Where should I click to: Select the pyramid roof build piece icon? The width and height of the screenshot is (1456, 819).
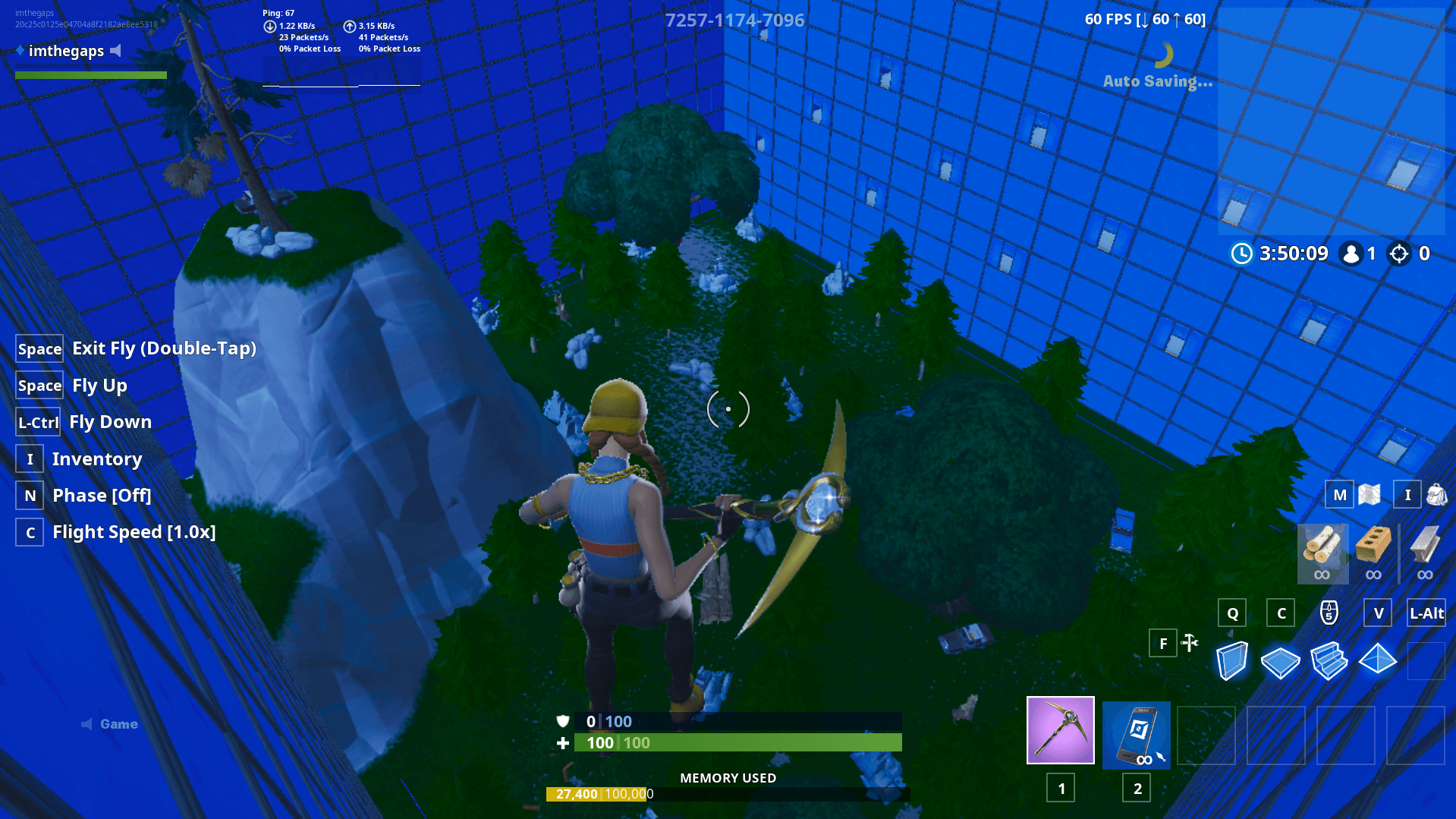pyautogui.click(x=1379, y=660)
